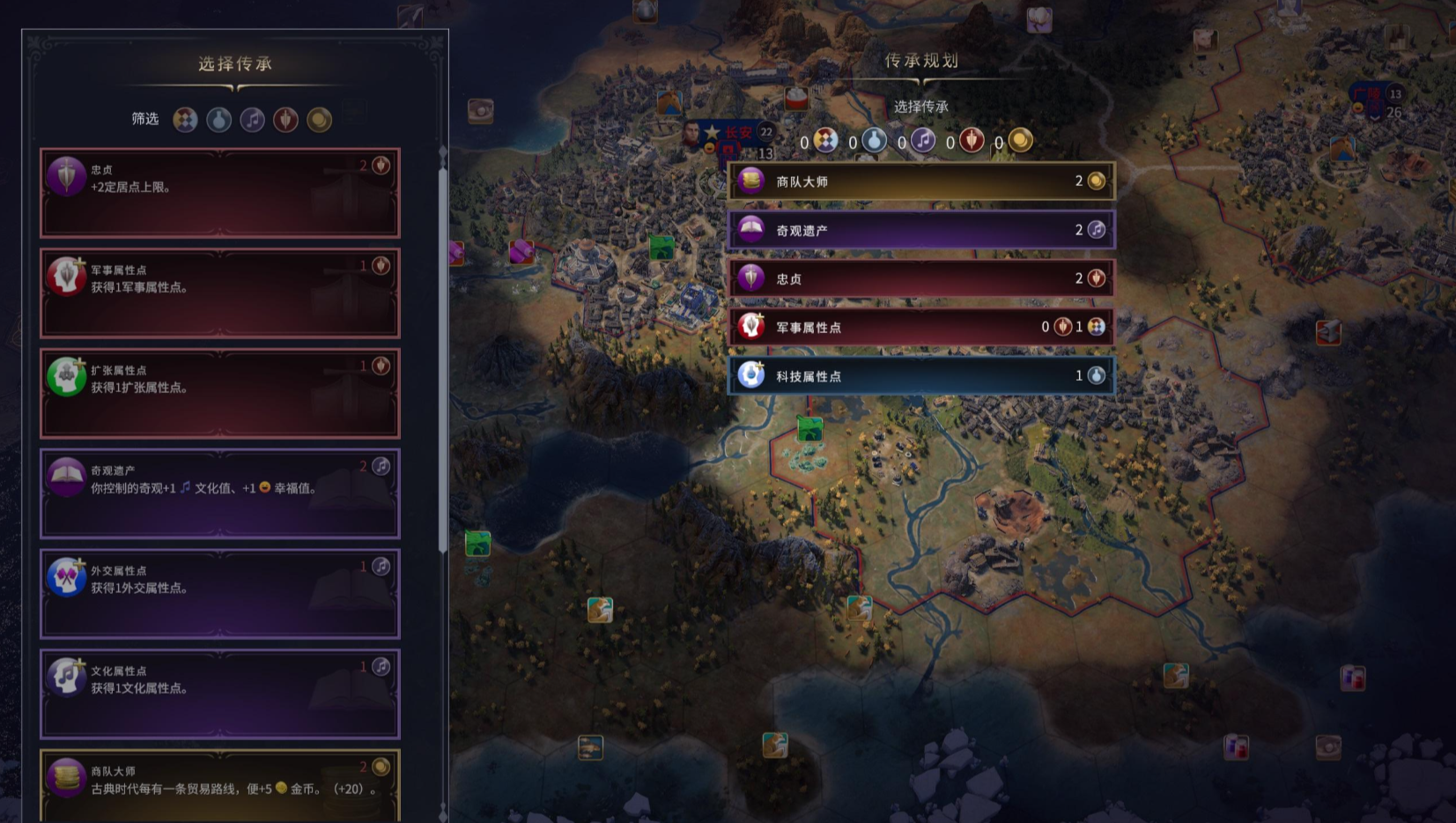Remove 奇观遗产 from the legacy plan
This screenshot has width=1456, height=823.
[x=921, y=230]
